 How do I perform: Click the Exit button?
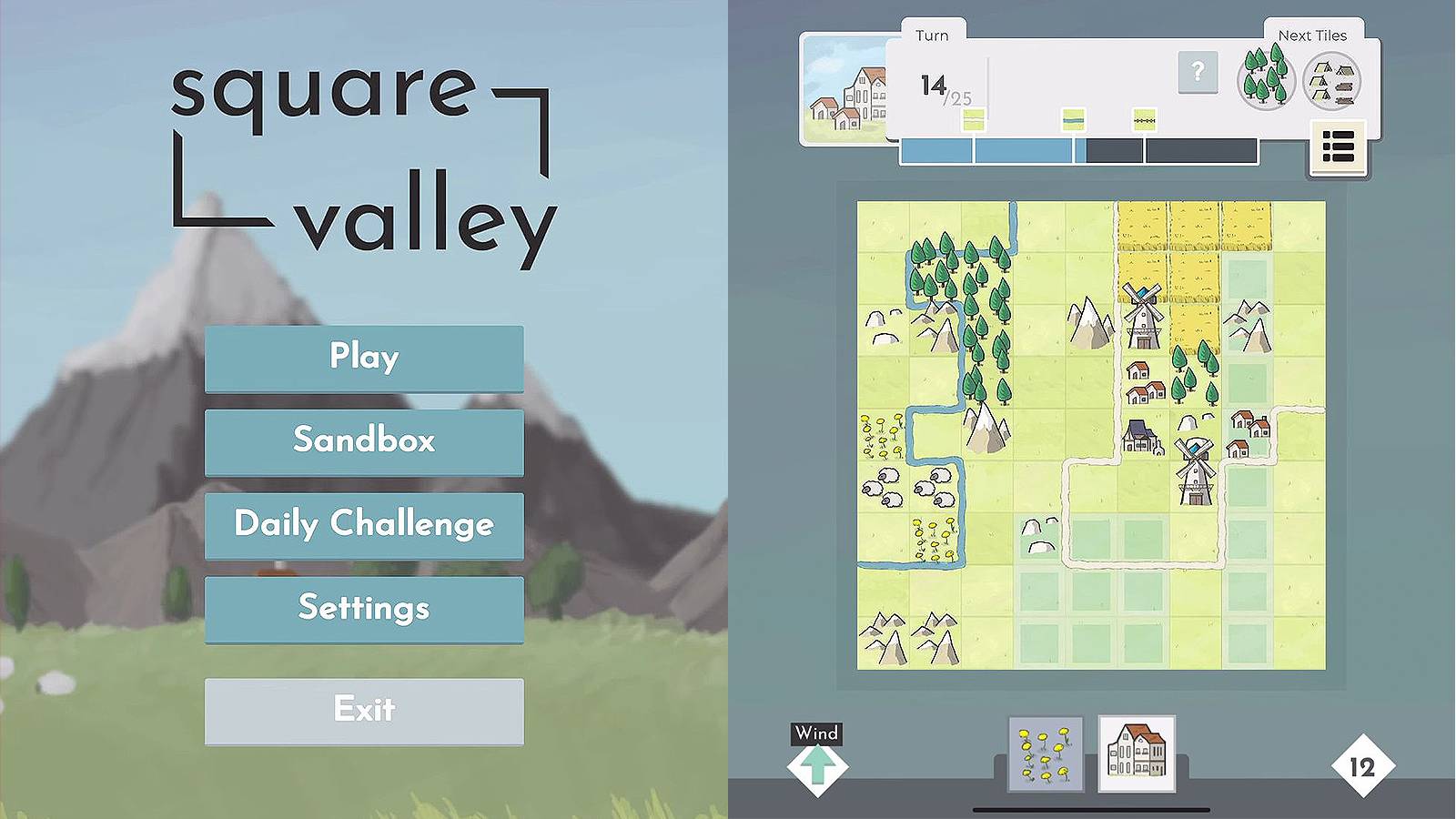[364, 710]
